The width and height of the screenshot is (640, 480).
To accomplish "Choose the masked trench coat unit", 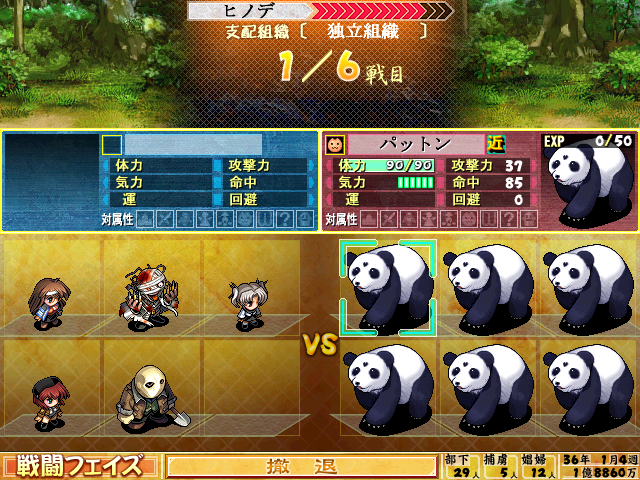I will tap(150, 397).
